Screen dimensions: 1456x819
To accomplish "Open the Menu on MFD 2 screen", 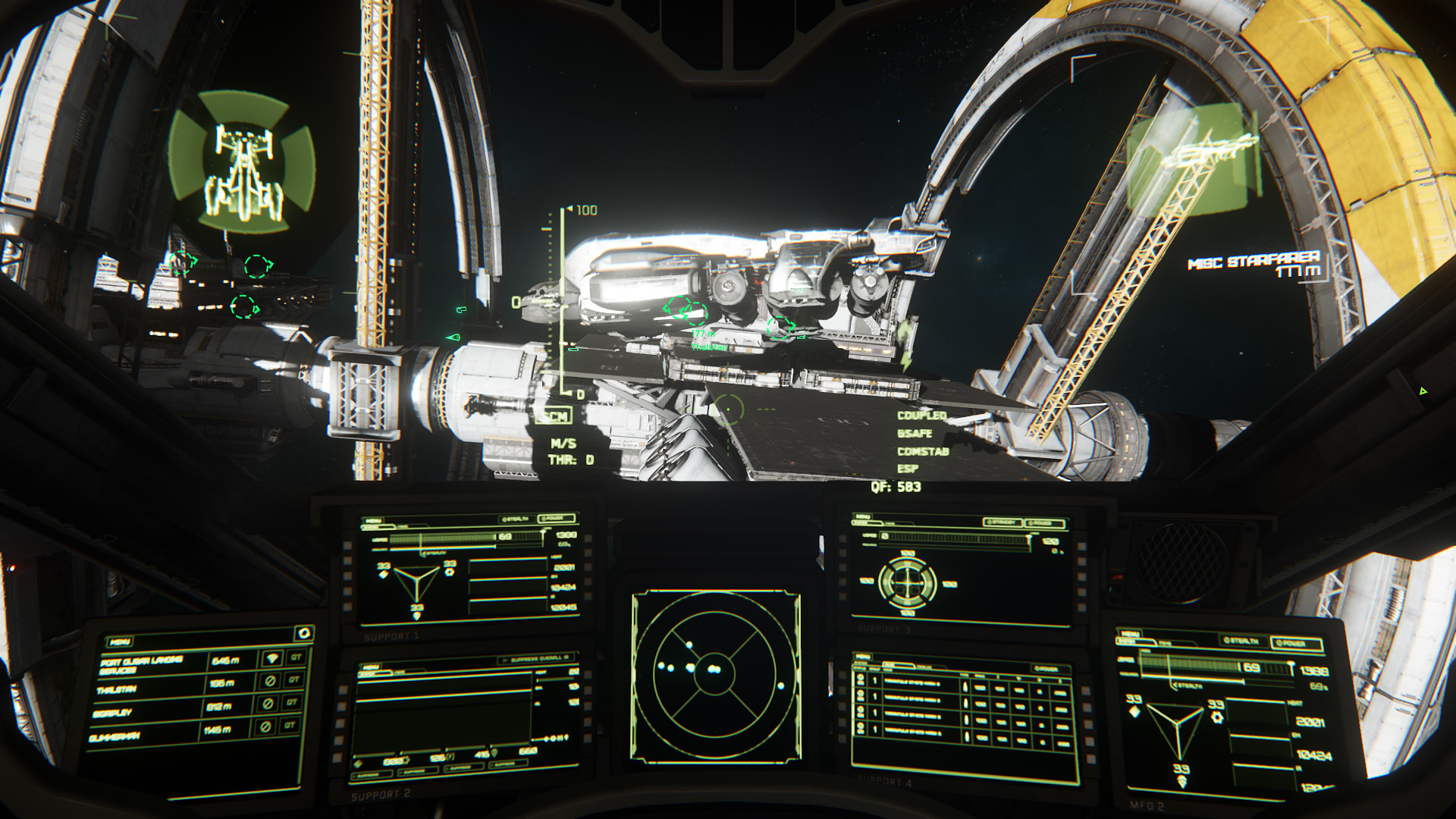I will pos(1130,634).
